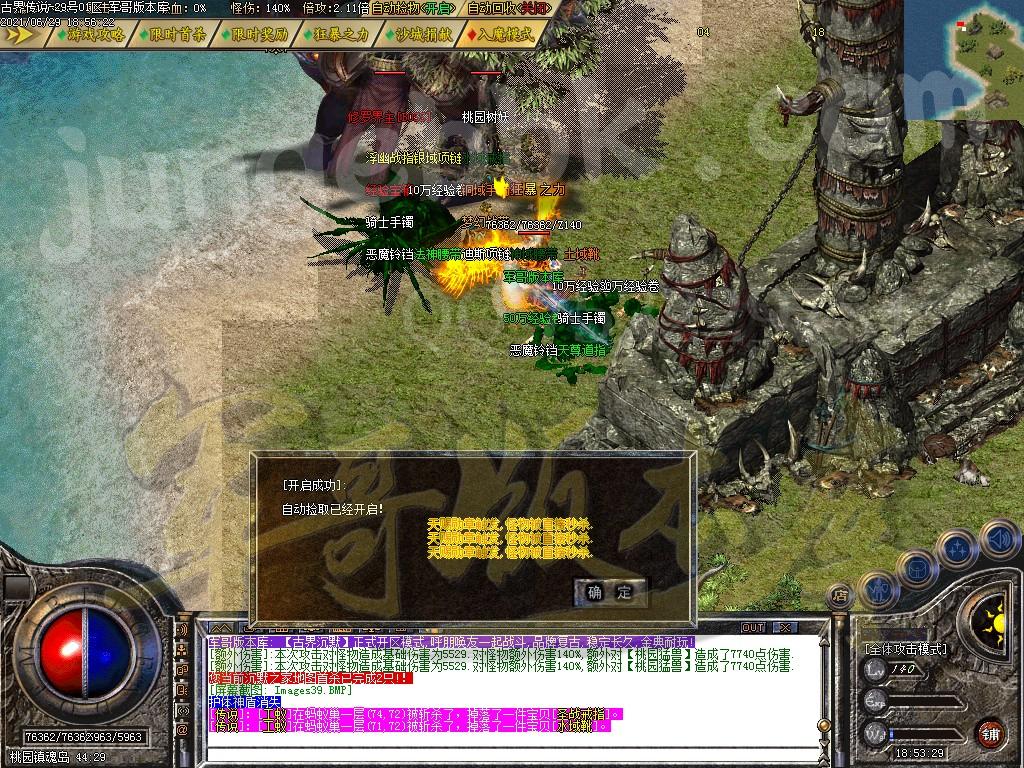Open the island minimap
This screenshot has width=1024, height=768.
tap(963, 59)
